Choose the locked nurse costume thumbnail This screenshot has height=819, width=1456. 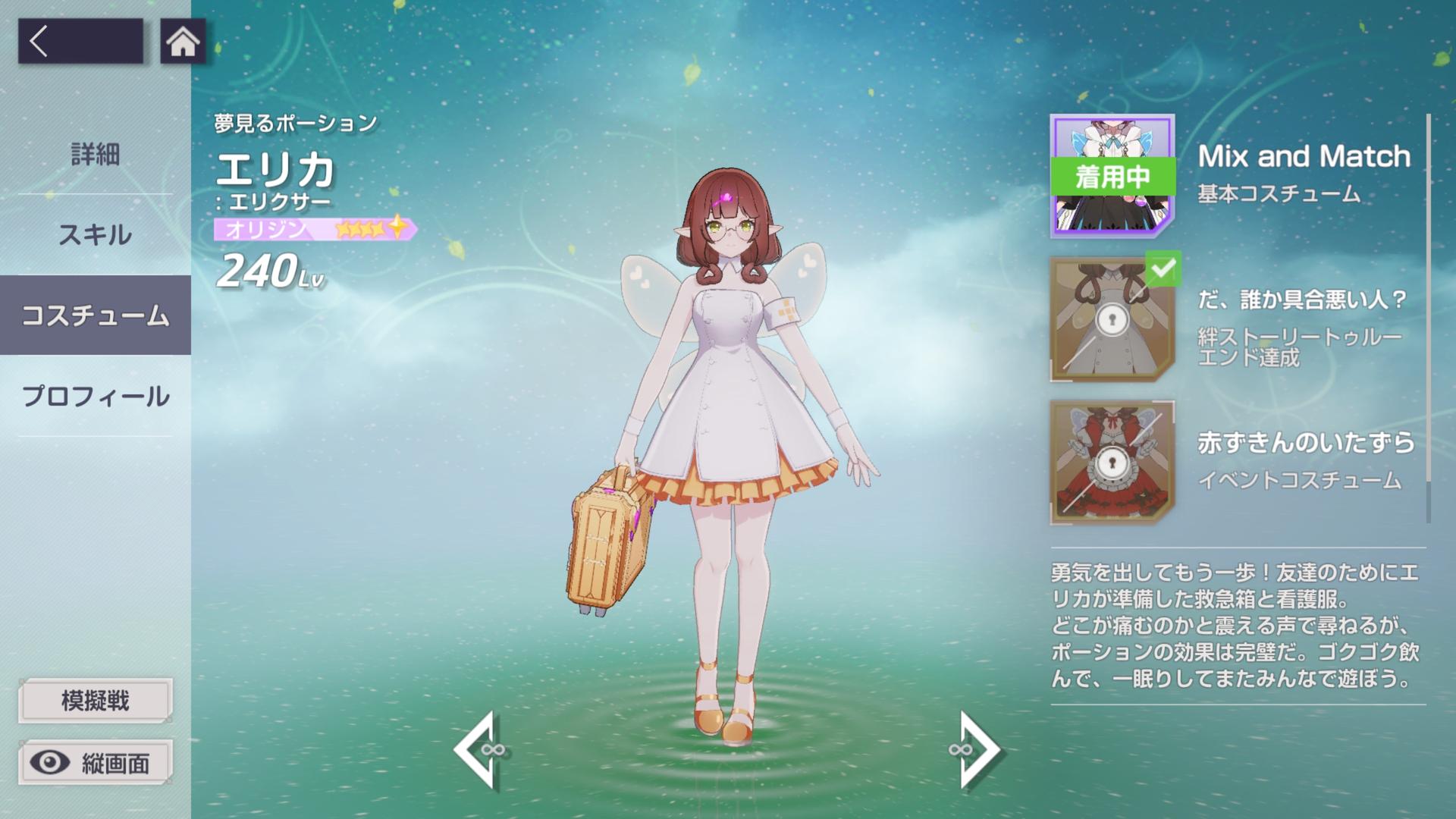[1112, 318]
